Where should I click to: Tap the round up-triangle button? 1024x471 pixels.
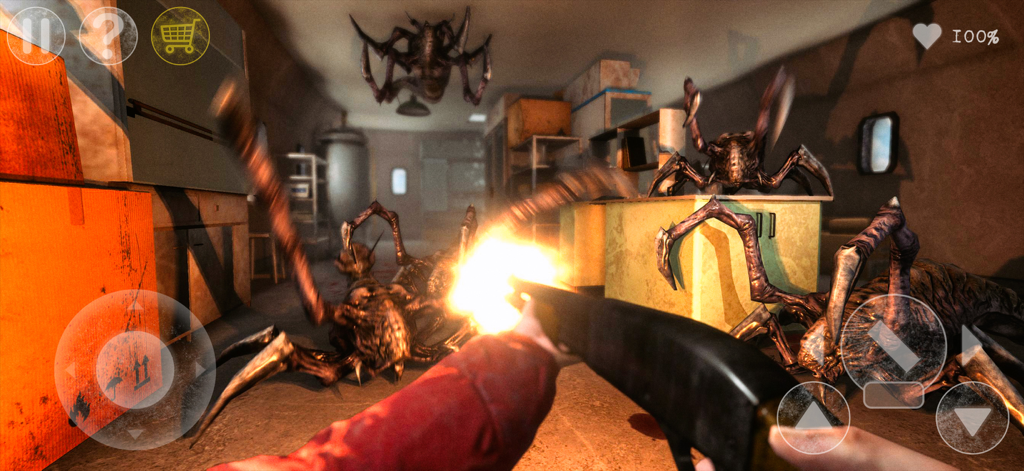[813, 417]
